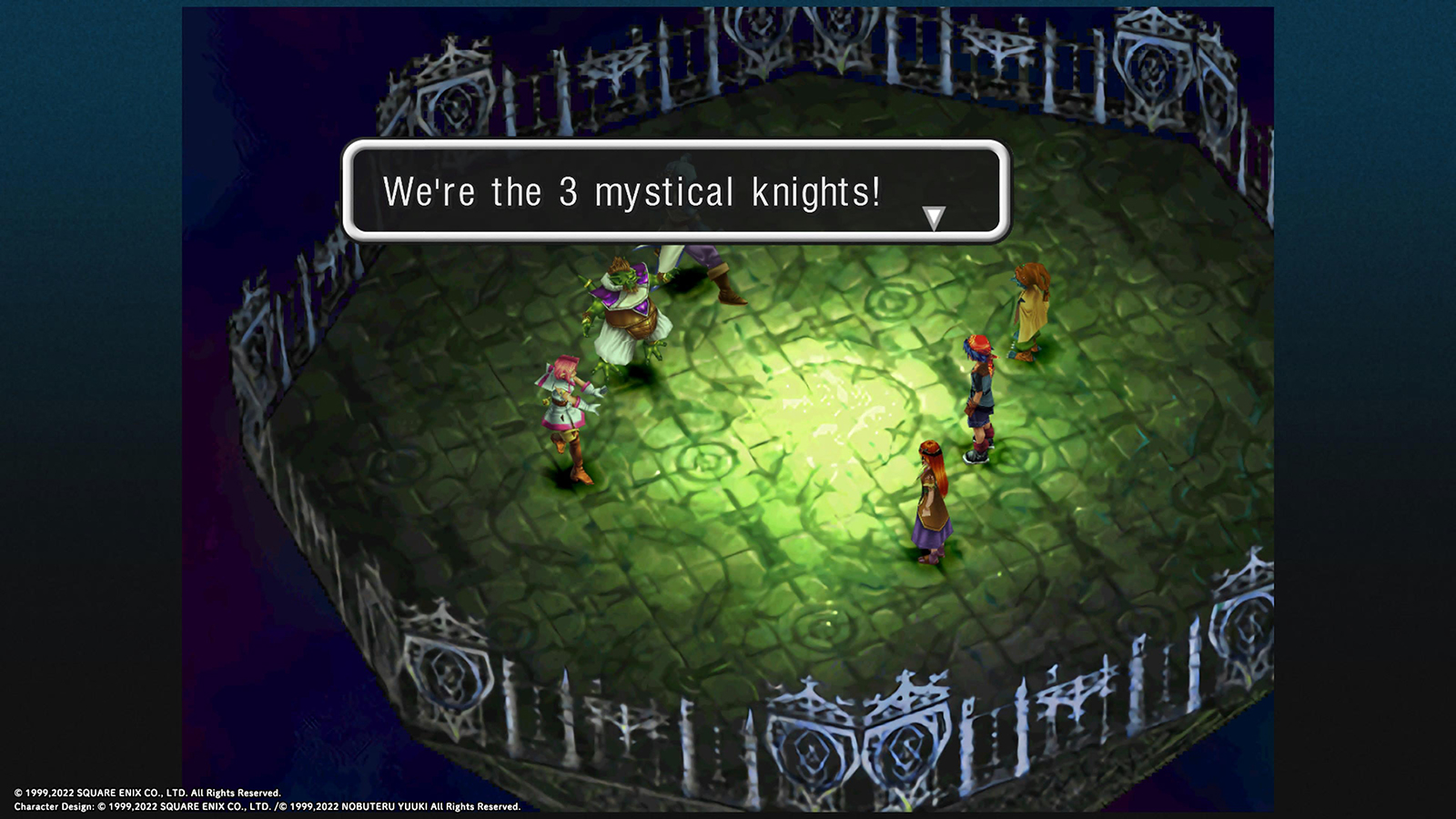
Task: Advance dialogue using the white arrow indicator
Action: [x=934, y=217]
